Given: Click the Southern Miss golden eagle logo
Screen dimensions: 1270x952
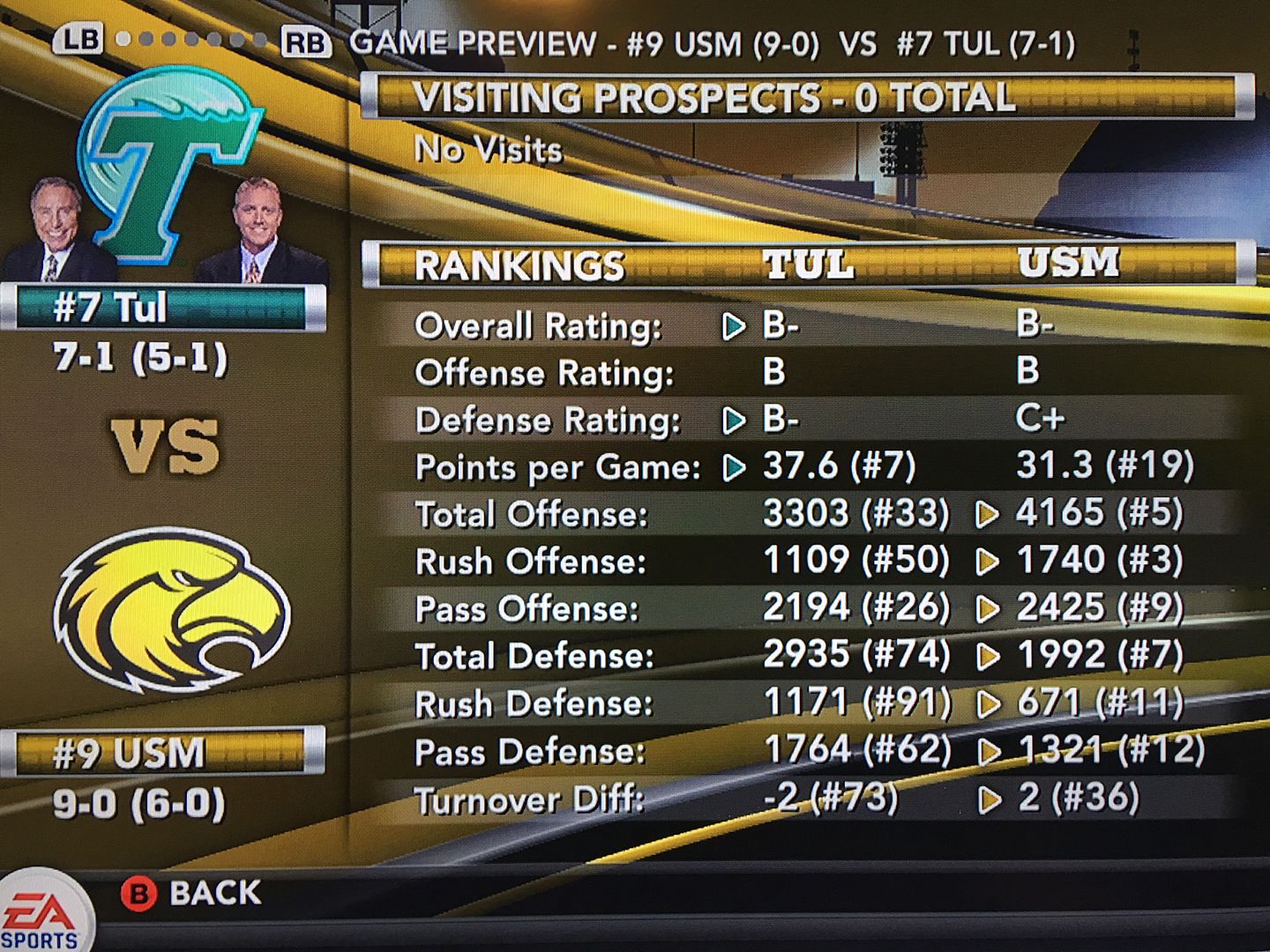Looking at the screenshot, I should click(172, 610).
